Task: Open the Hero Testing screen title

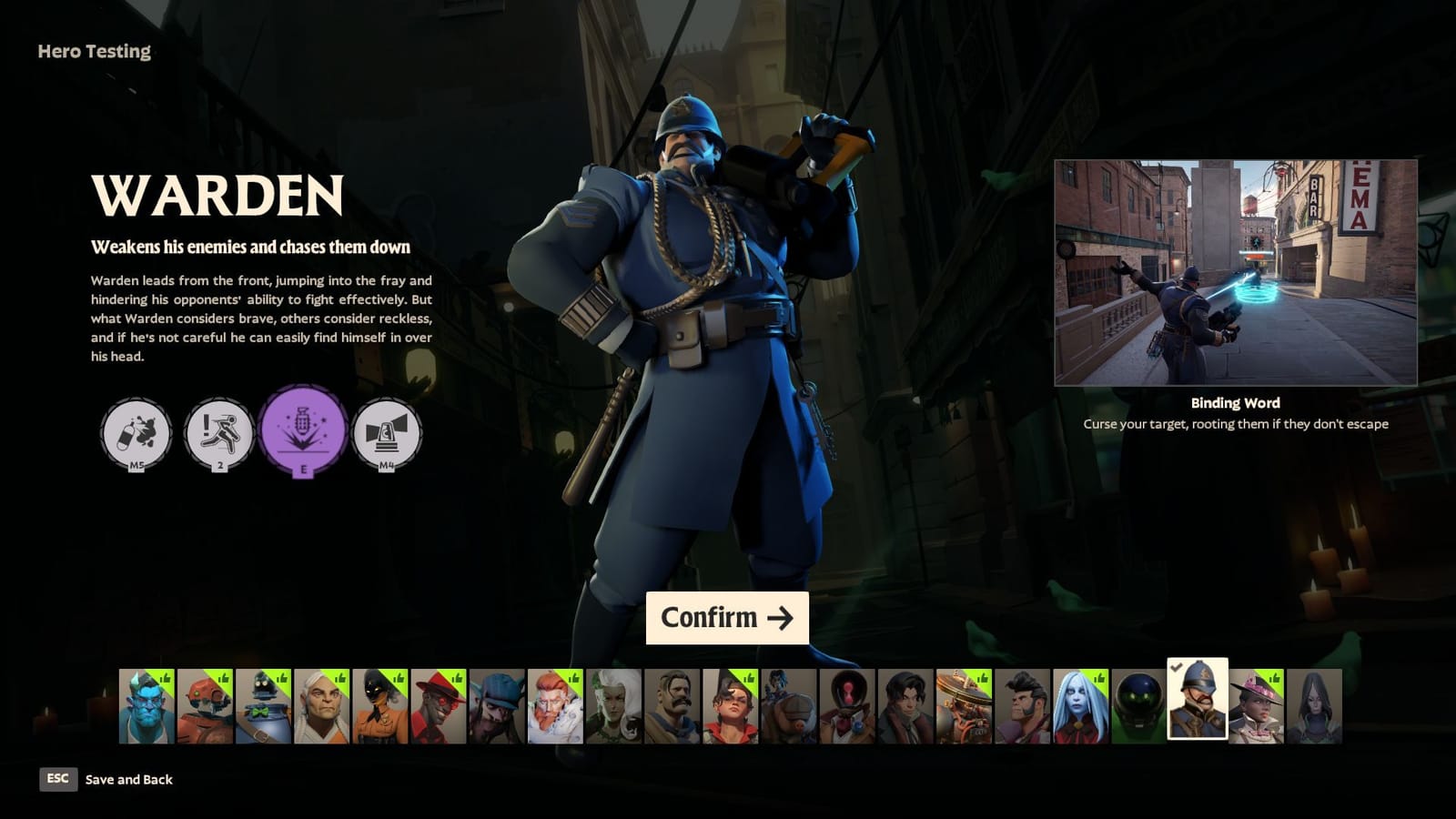Action: [92, 50]
